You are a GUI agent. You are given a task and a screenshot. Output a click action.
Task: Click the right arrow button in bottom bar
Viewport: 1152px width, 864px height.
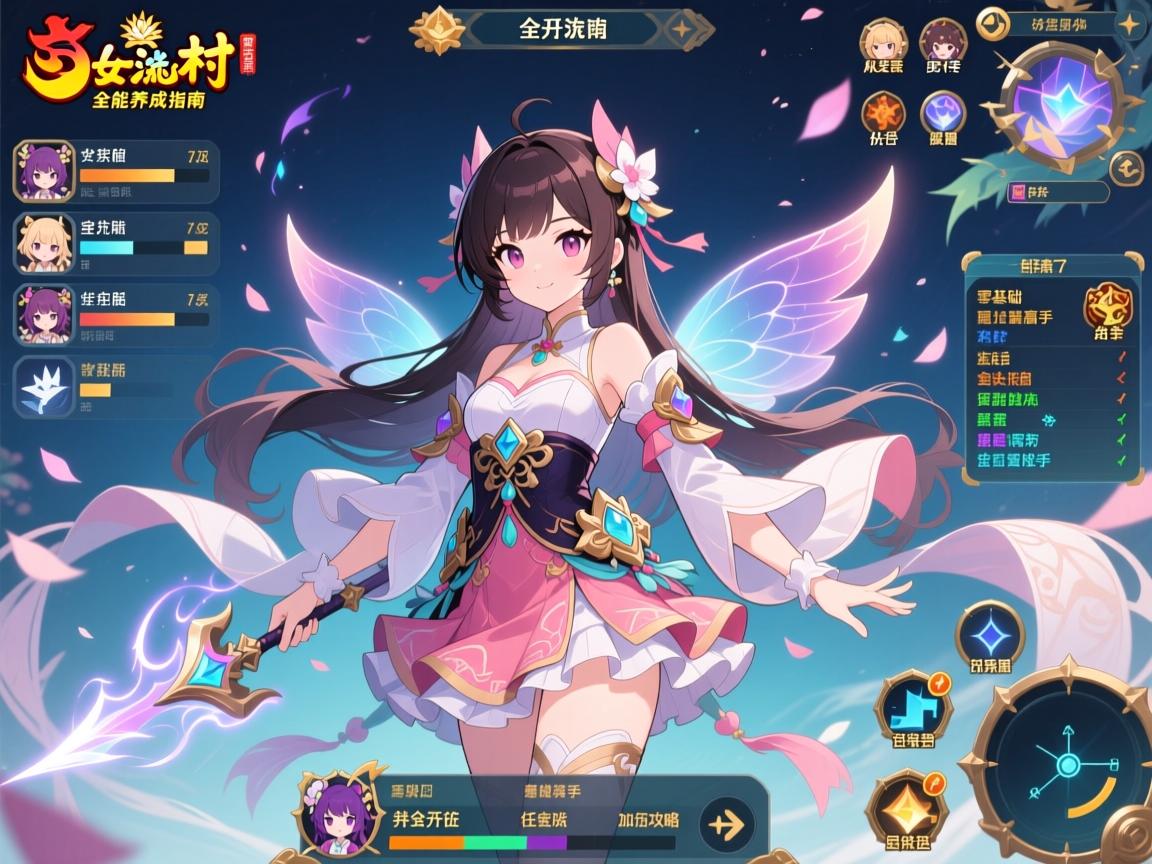pyautogui.click(x=727, y=824)
